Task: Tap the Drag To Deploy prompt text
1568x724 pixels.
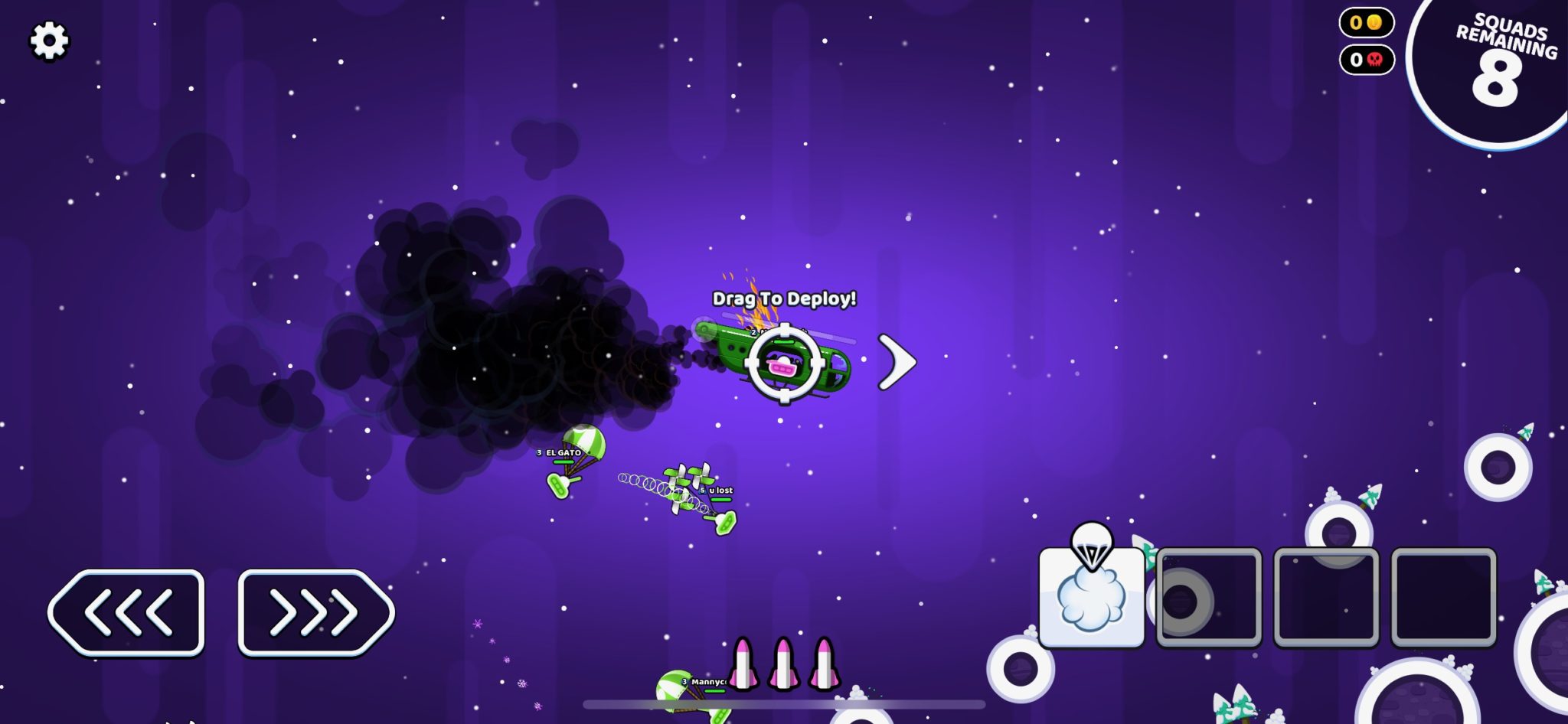Action: 783,300
